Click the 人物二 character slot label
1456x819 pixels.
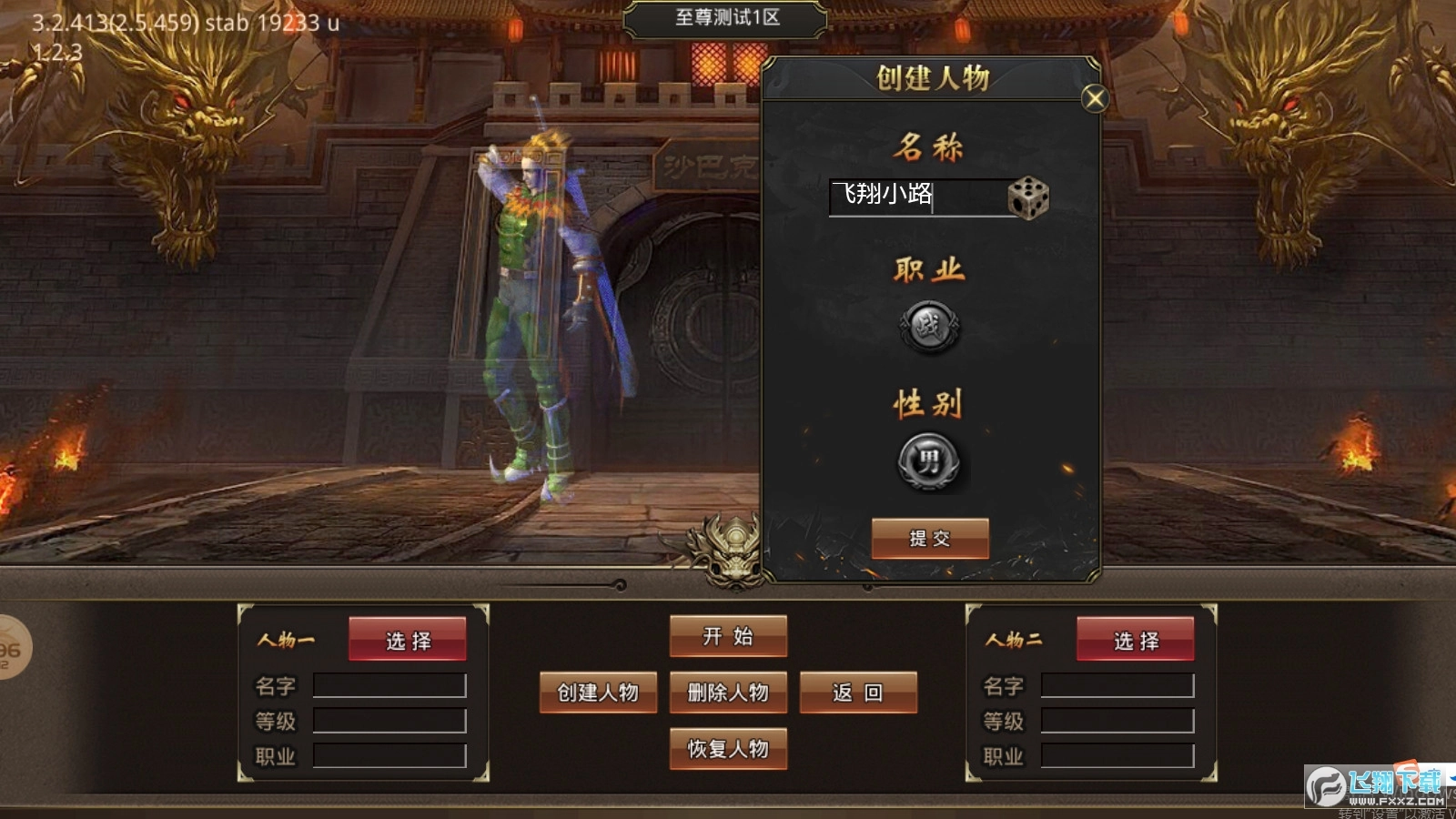click(x=1013, y=640)
